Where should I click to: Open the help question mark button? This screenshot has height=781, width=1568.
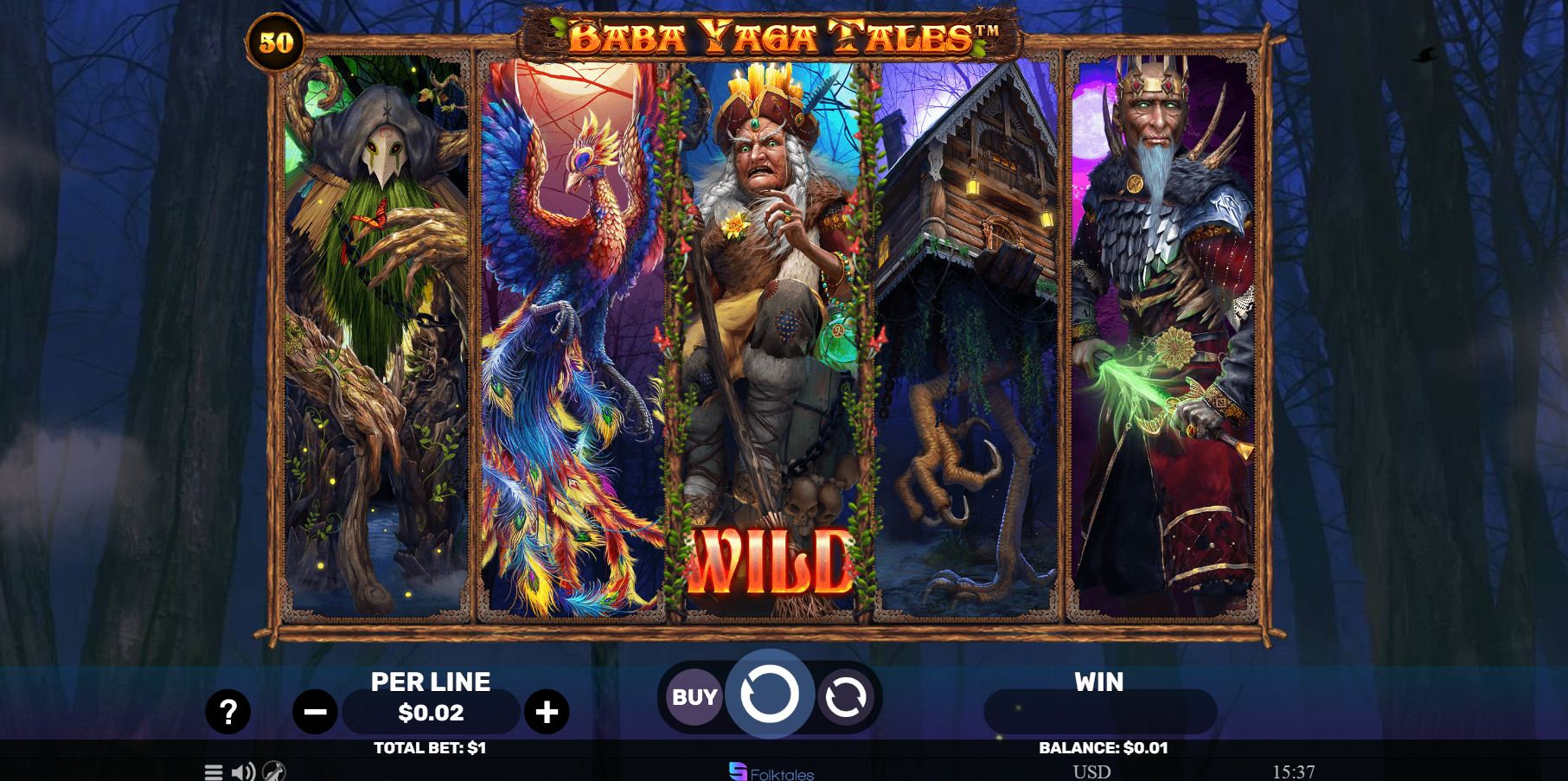pyautogui.click(x=228, y=712)
